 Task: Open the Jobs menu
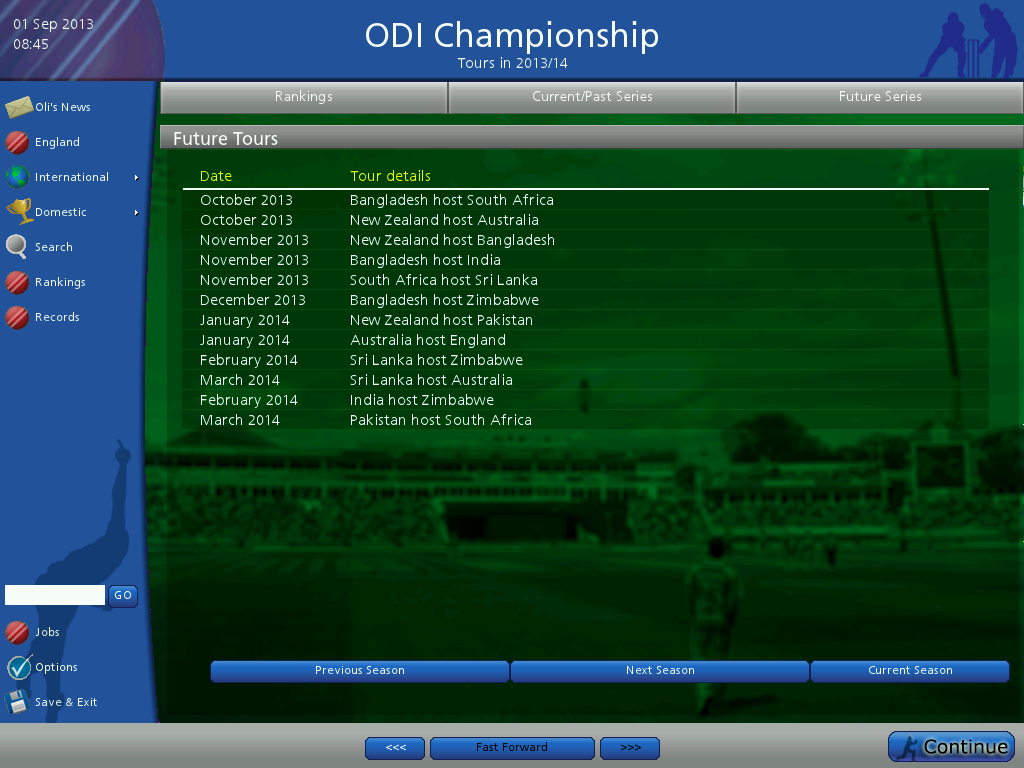click(47, 632)
